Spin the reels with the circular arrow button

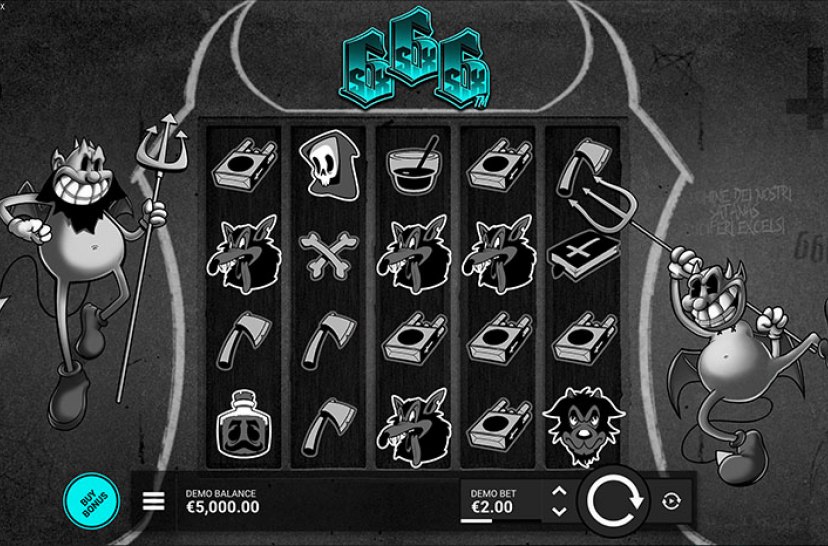612,500
